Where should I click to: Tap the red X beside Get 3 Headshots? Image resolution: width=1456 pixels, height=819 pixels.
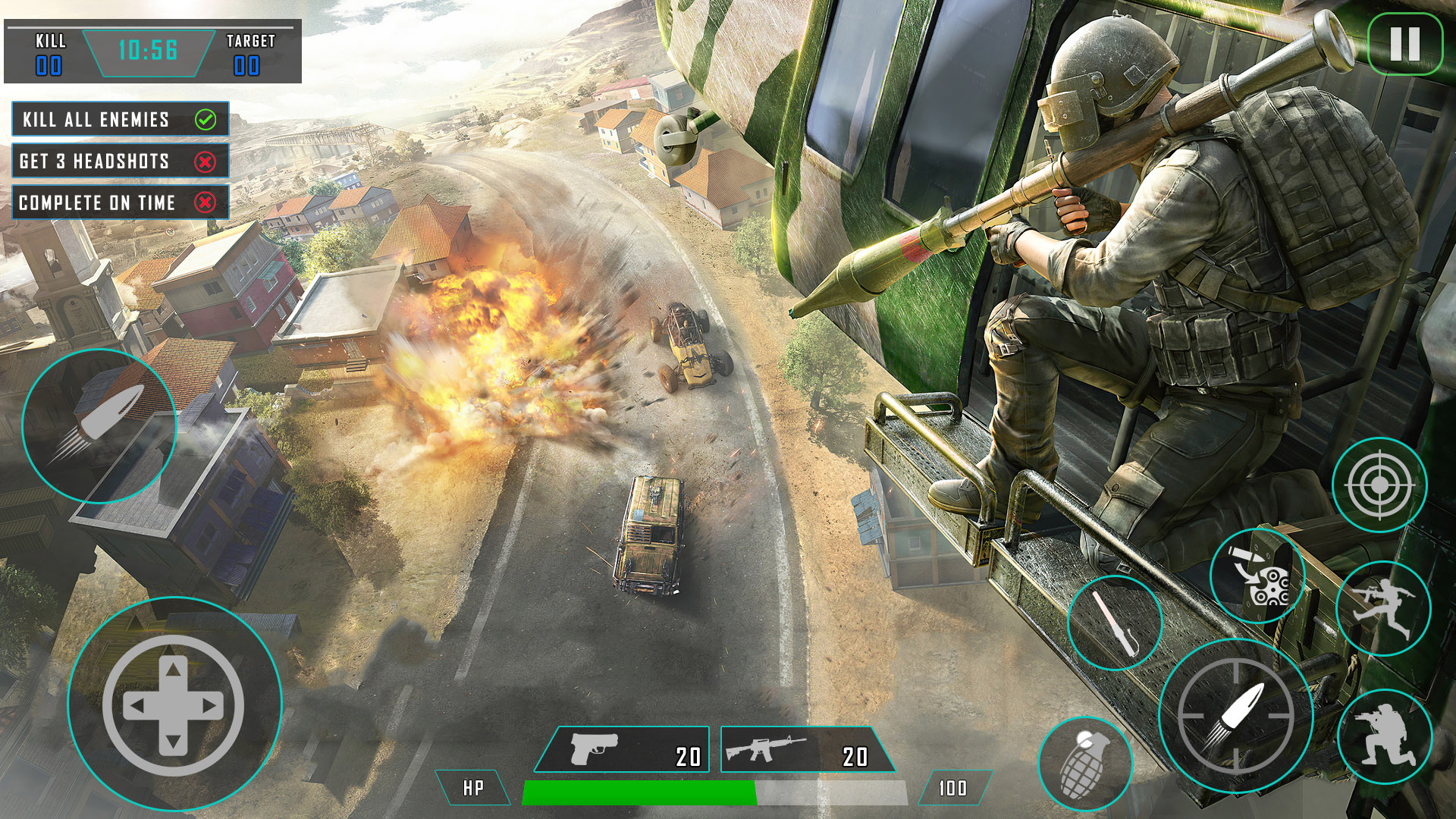click(207, 162)
